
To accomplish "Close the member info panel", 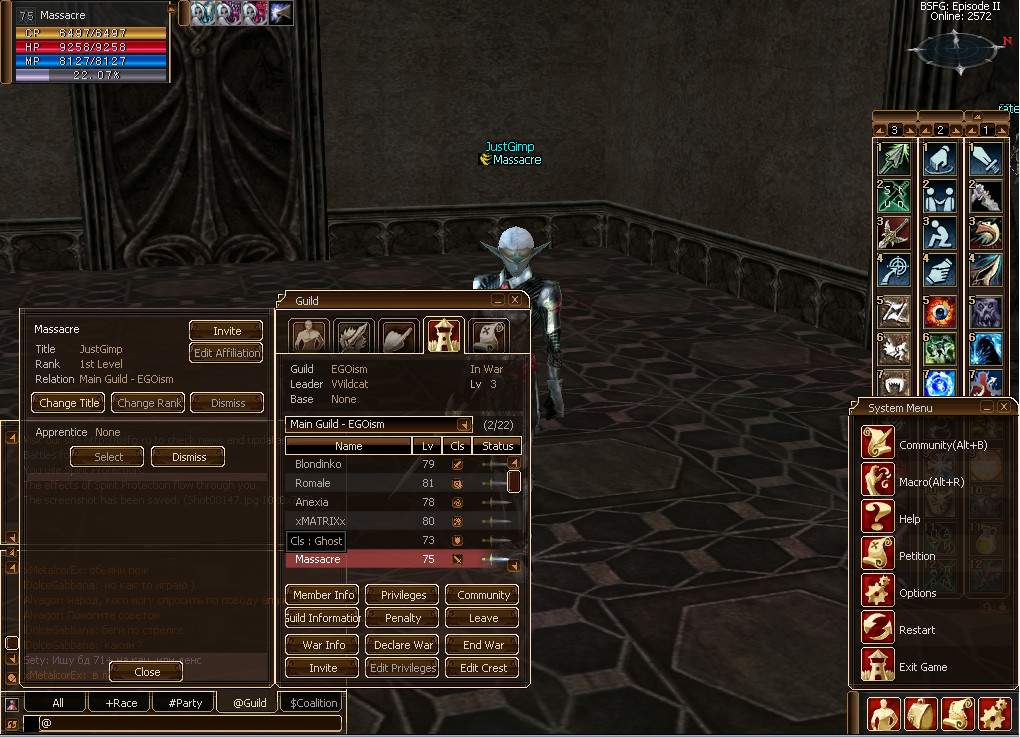I will tap(147, 672).
